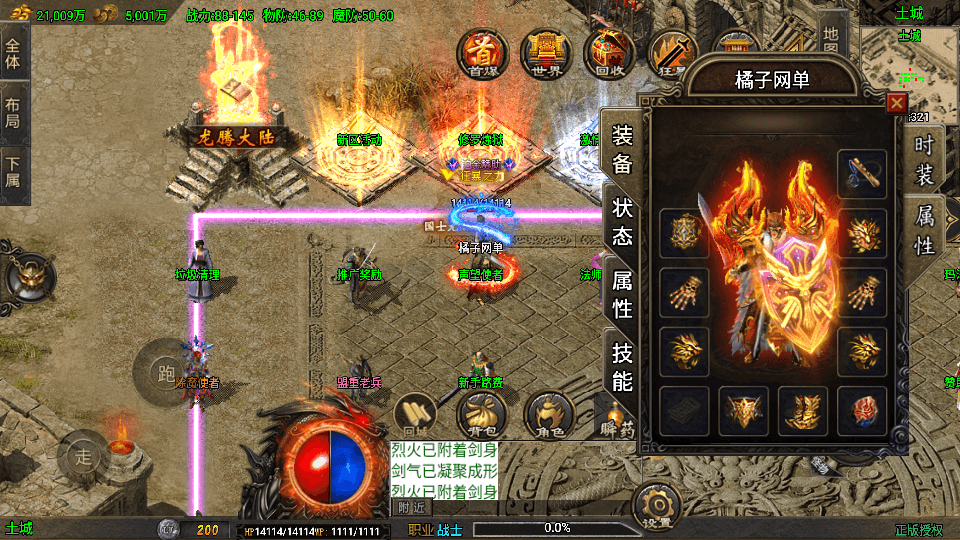
Task: Open the 世界 world menu icon
Action: coord(545,53)
